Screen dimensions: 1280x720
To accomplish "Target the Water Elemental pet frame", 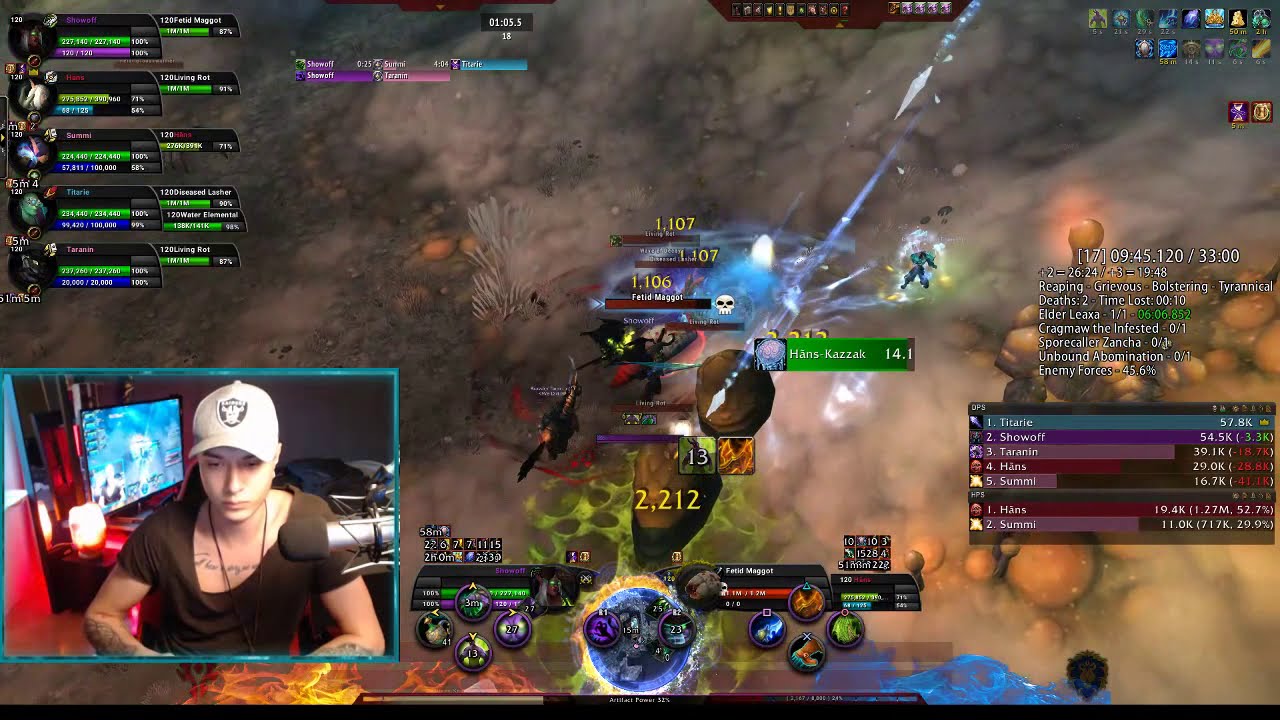I will (x=202, y=220).
